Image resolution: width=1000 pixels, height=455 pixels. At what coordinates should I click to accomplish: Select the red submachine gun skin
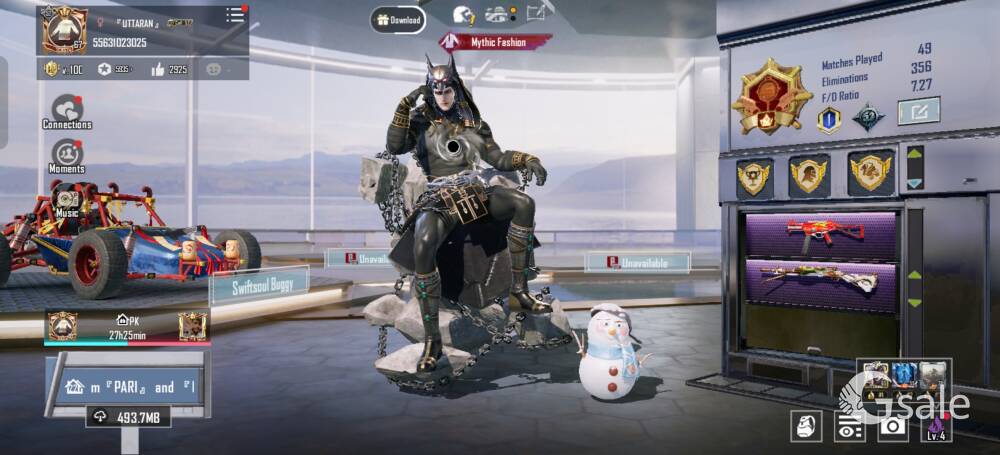click(x=824, y=235)
